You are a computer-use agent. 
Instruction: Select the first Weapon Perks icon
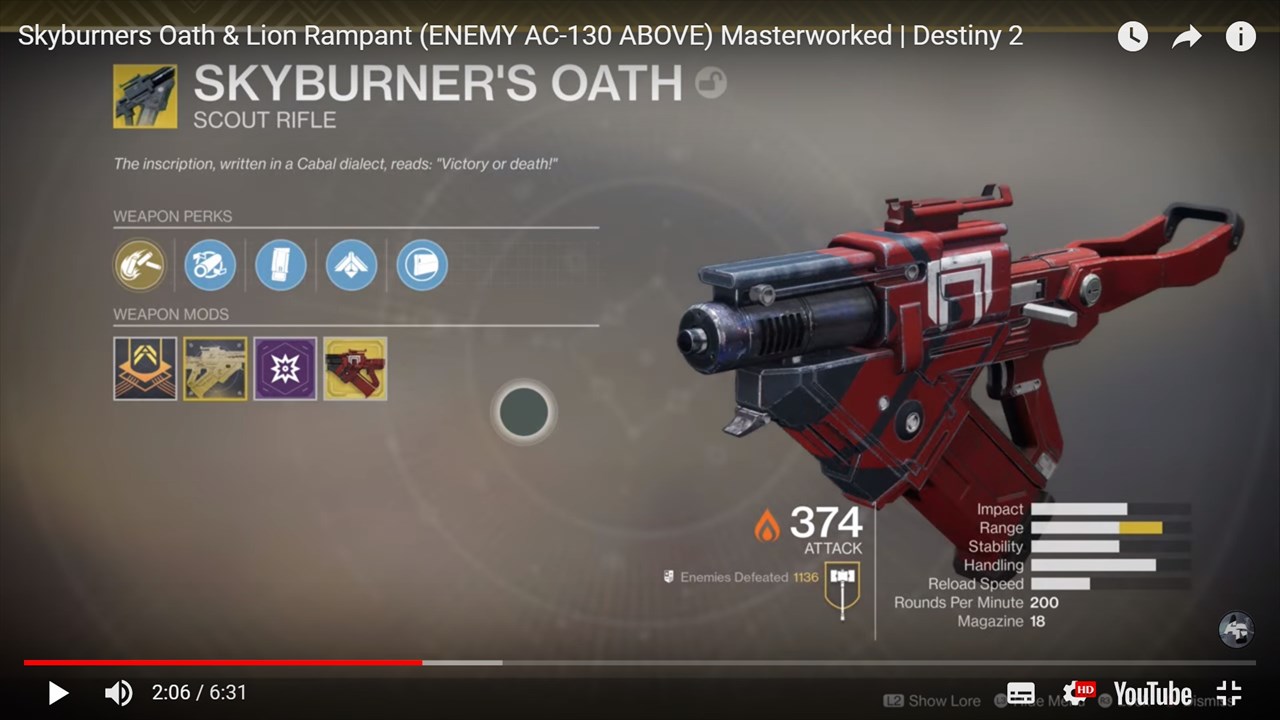click(x=140, y=265)
